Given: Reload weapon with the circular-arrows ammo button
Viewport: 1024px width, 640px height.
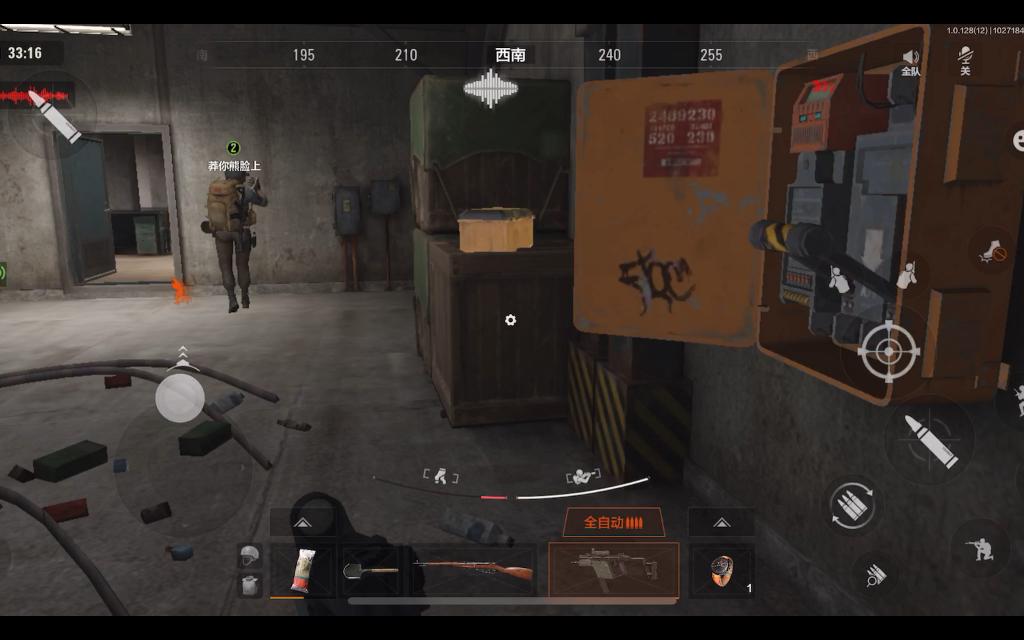Looking at the screenshot, I should point(853,503).
